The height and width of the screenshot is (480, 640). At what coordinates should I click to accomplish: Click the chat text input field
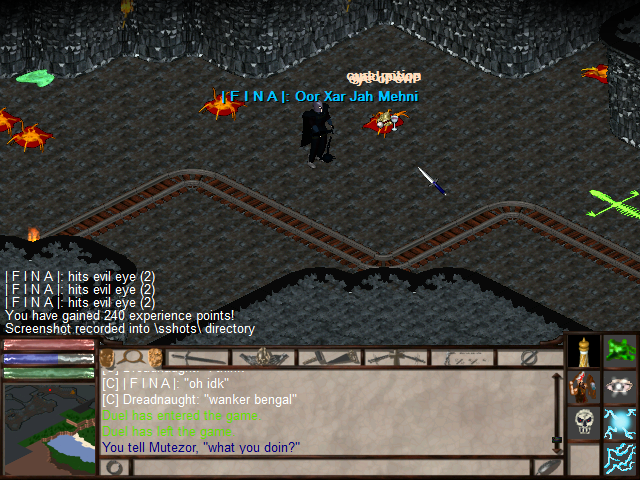tap(330, 467)
